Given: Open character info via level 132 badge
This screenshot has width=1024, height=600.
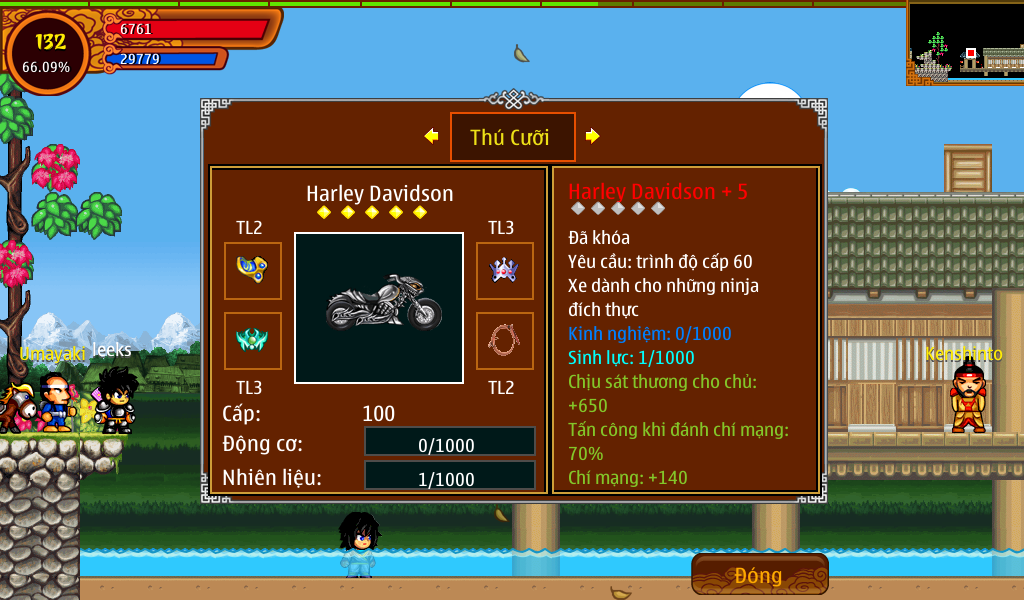Looking at the screenshot, I should click(48, 53).
